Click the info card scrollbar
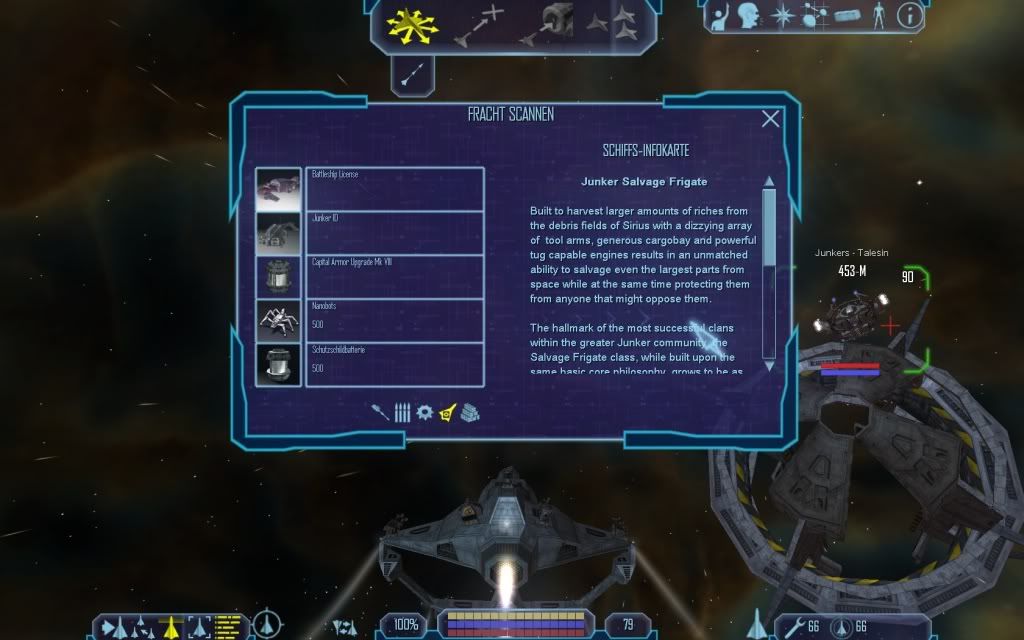Image resolution: width=1024 pixels, height=640 pixels. (769, 270)
